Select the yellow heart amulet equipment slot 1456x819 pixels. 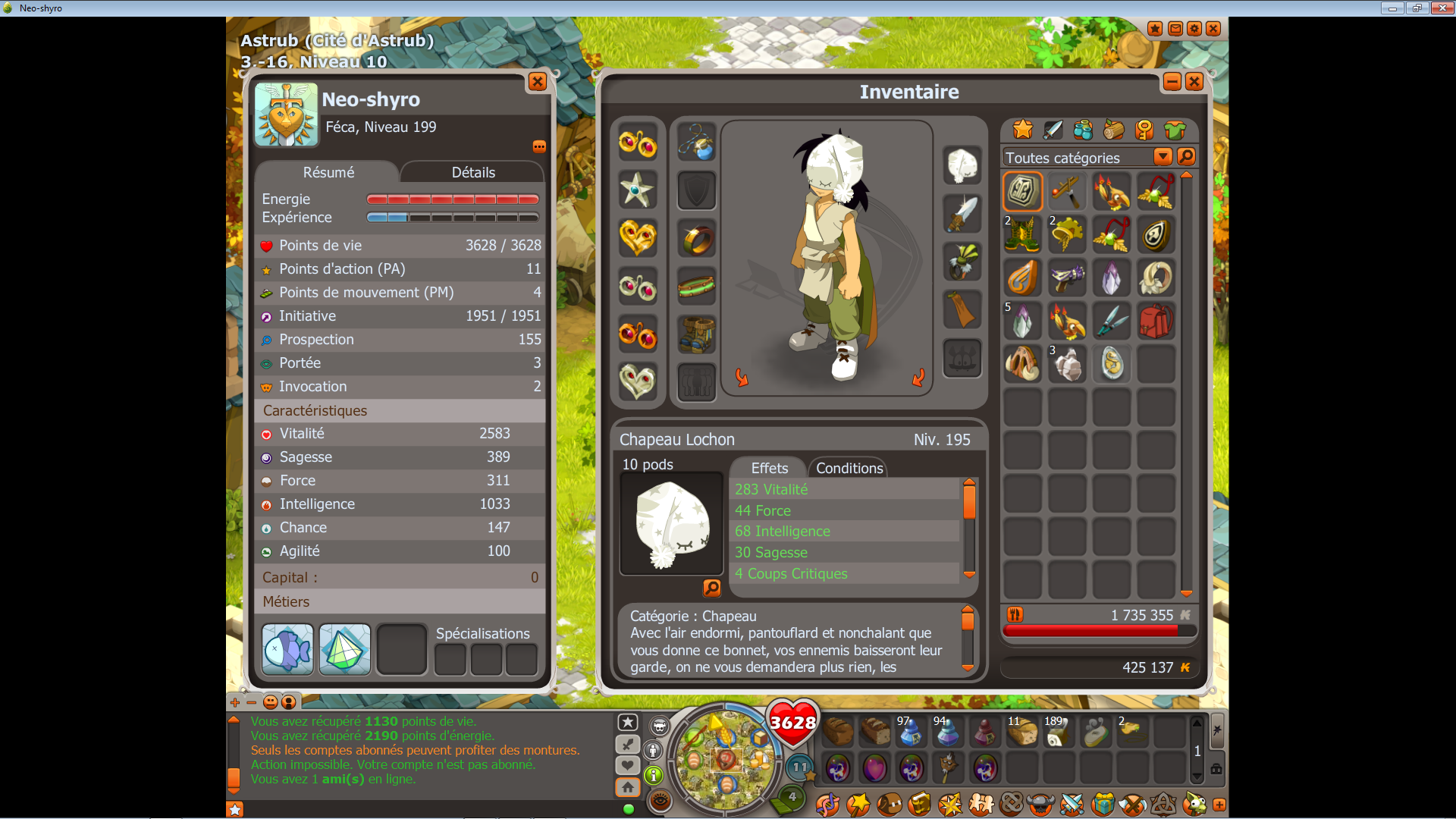(x=637, y=237)
